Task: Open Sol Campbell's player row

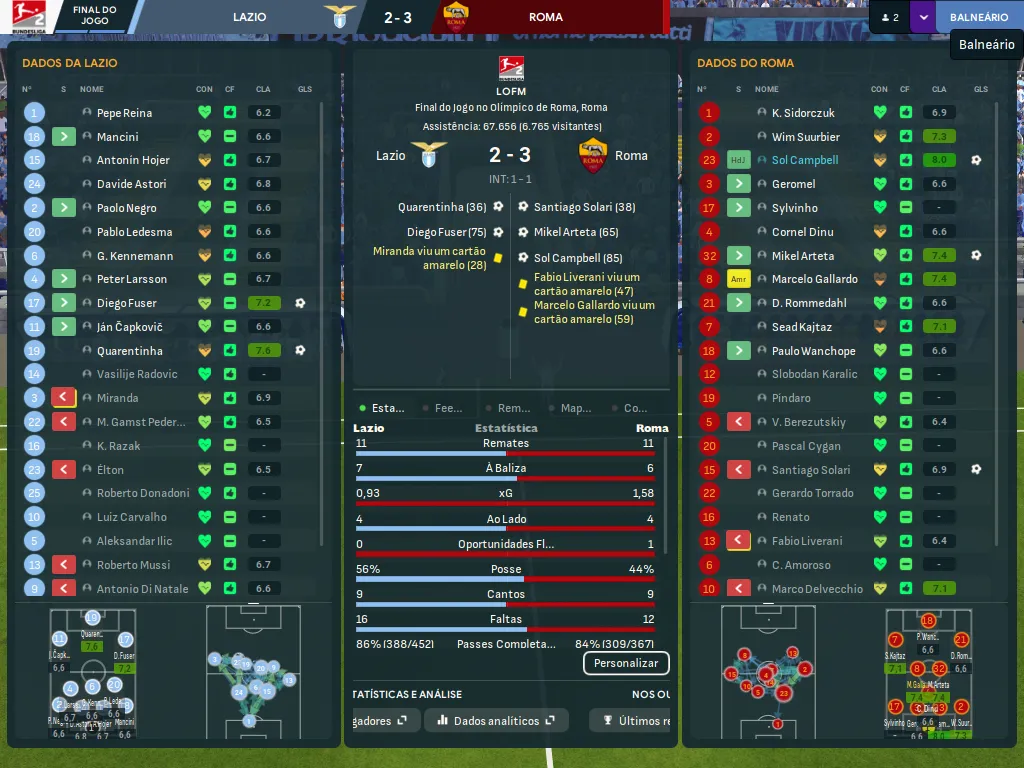Action: (x=804, y=160)
